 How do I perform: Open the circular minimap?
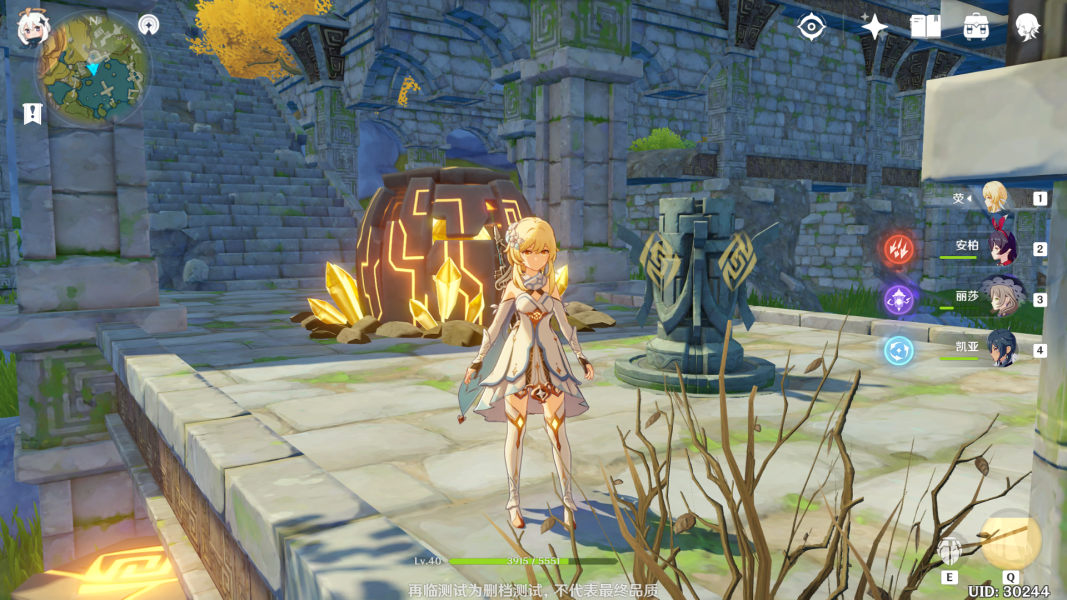pyautogui.click(x=93, y=68)
